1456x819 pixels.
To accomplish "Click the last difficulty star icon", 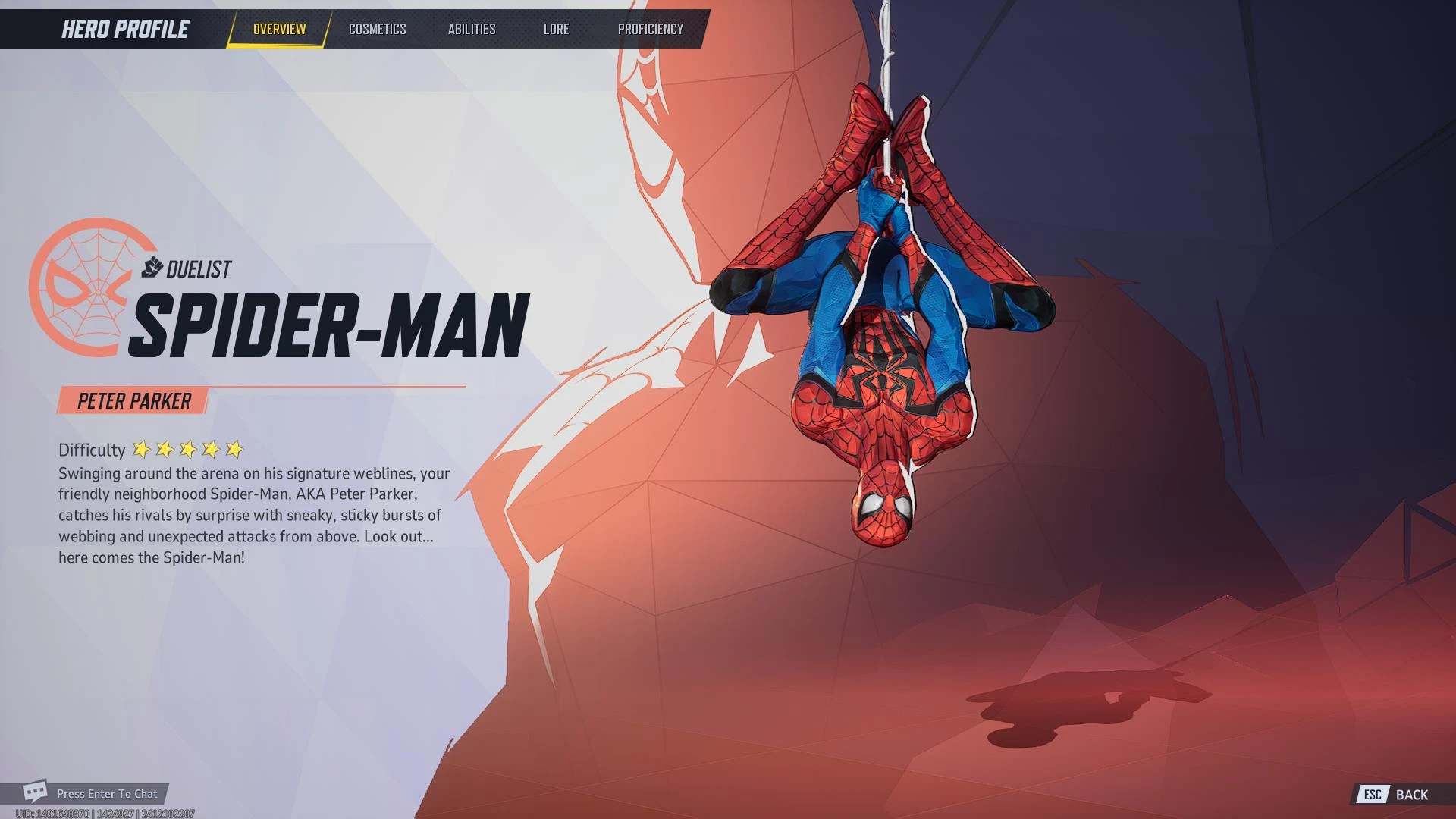I will coord(234,449).
